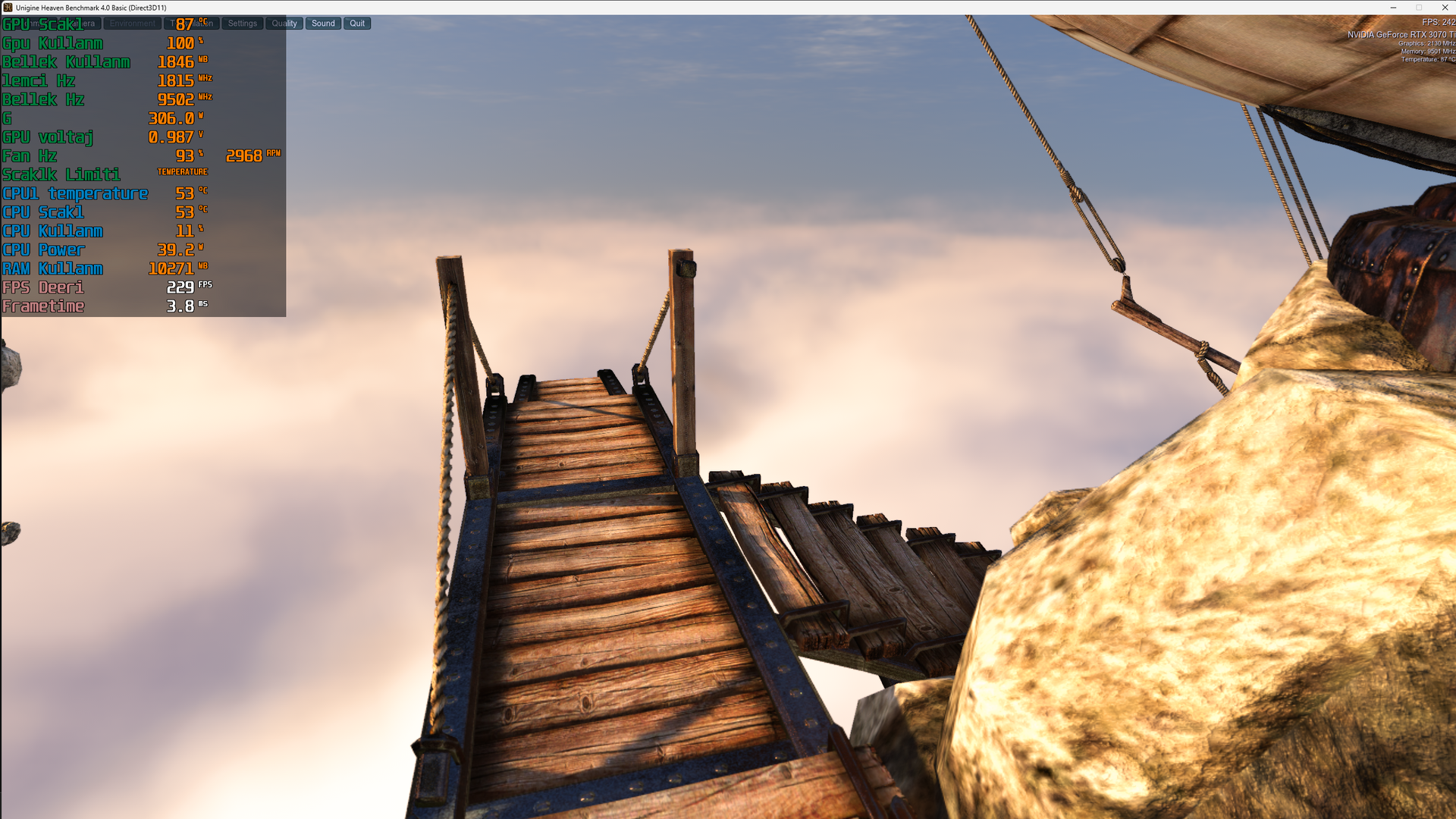Open the Settings panel
Screen dimensions: 1456x819
coord(242,23)
